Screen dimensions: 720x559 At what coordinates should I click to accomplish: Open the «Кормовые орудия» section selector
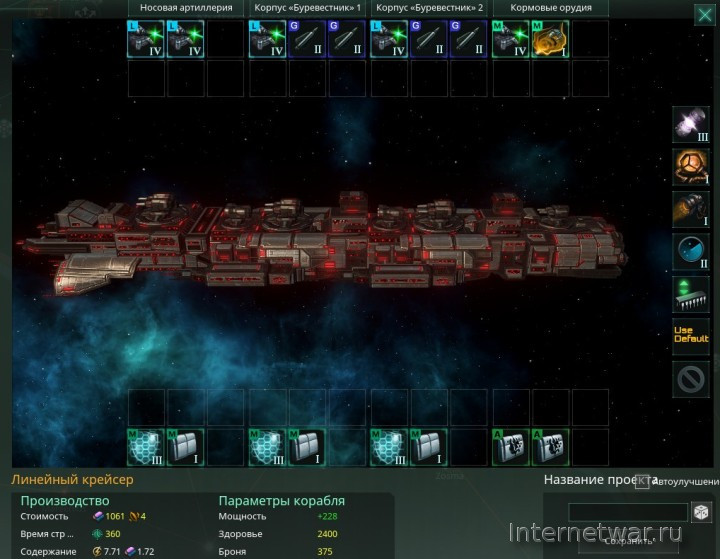[551, 8]
